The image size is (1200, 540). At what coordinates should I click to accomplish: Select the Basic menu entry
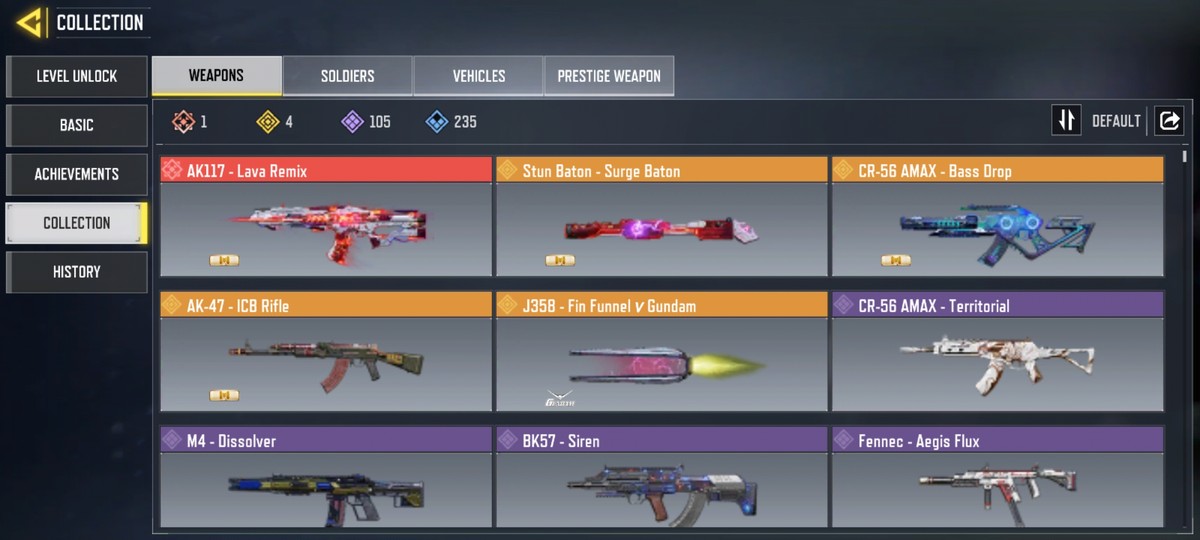76,125
